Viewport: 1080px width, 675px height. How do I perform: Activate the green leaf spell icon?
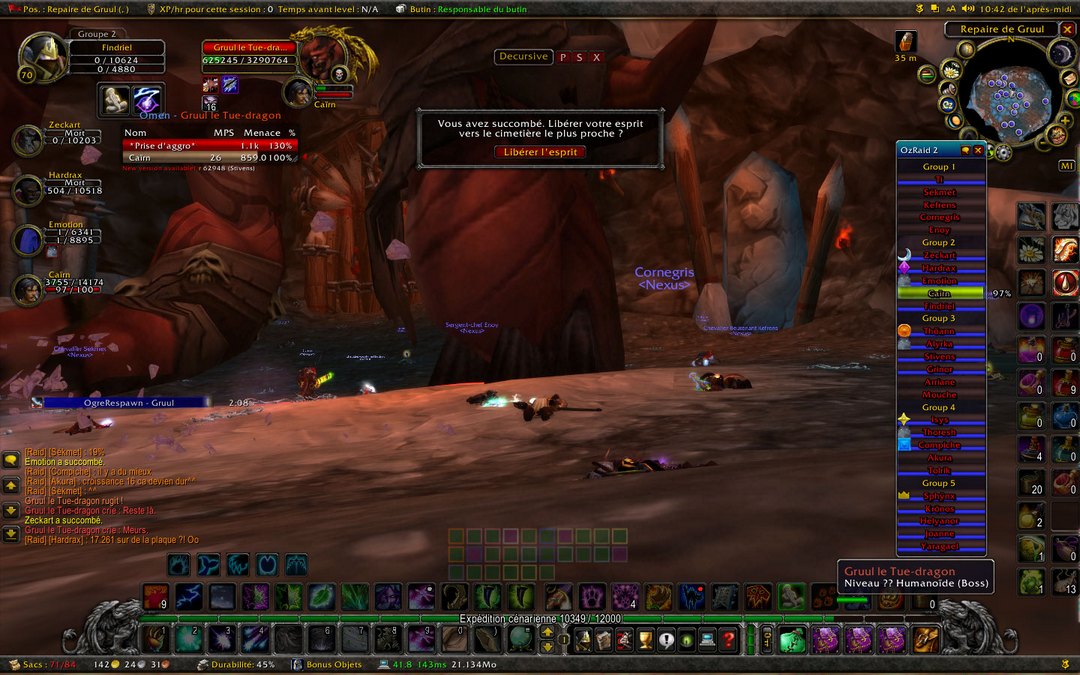click(319, 596)
